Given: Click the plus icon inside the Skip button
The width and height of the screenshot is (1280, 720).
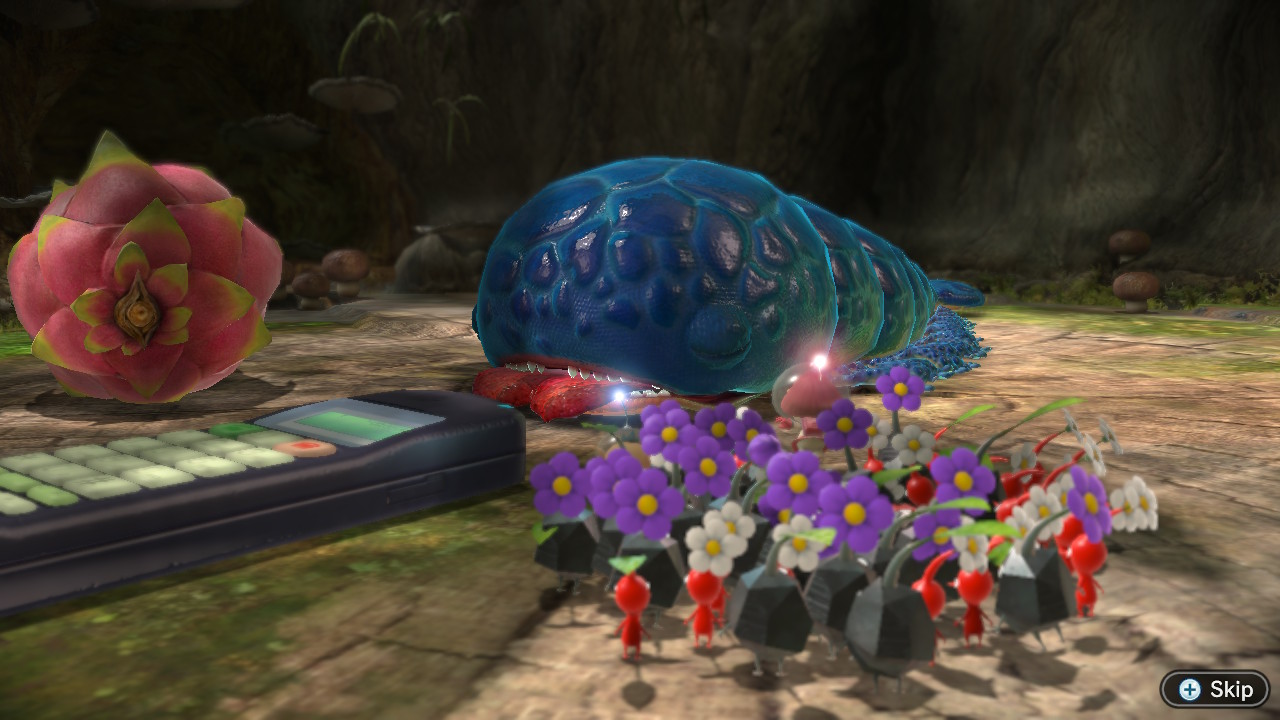Looking at the screenshot, I should click(x=1189, y=689).
